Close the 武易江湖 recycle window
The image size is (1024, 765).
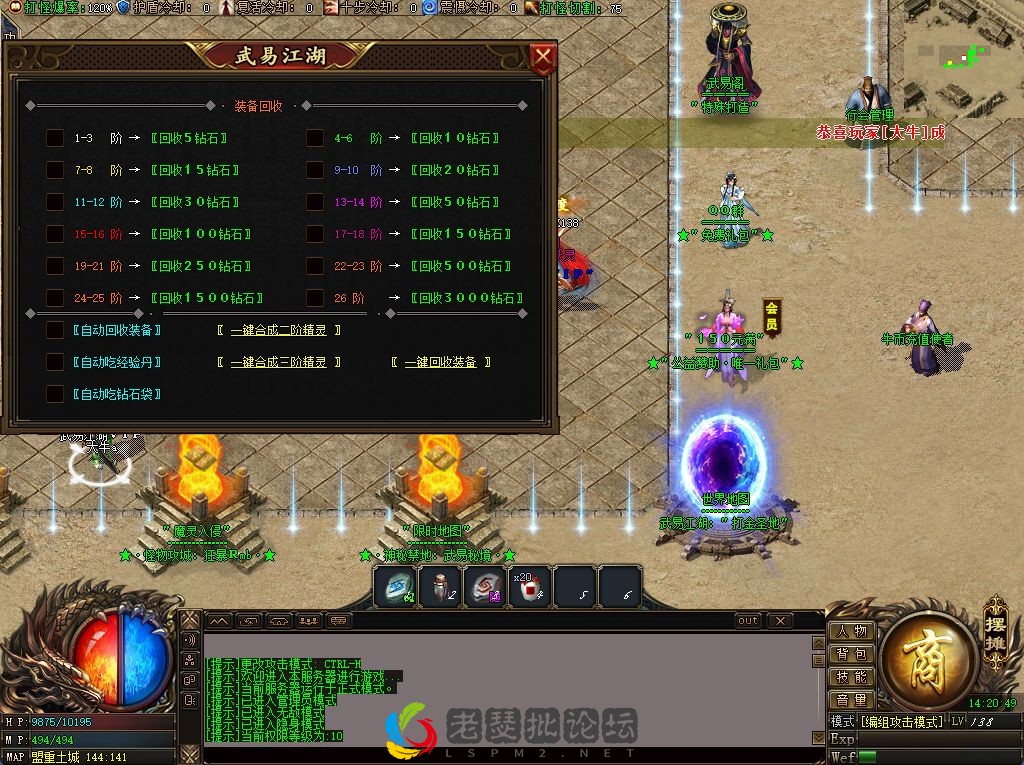[542, 58]
